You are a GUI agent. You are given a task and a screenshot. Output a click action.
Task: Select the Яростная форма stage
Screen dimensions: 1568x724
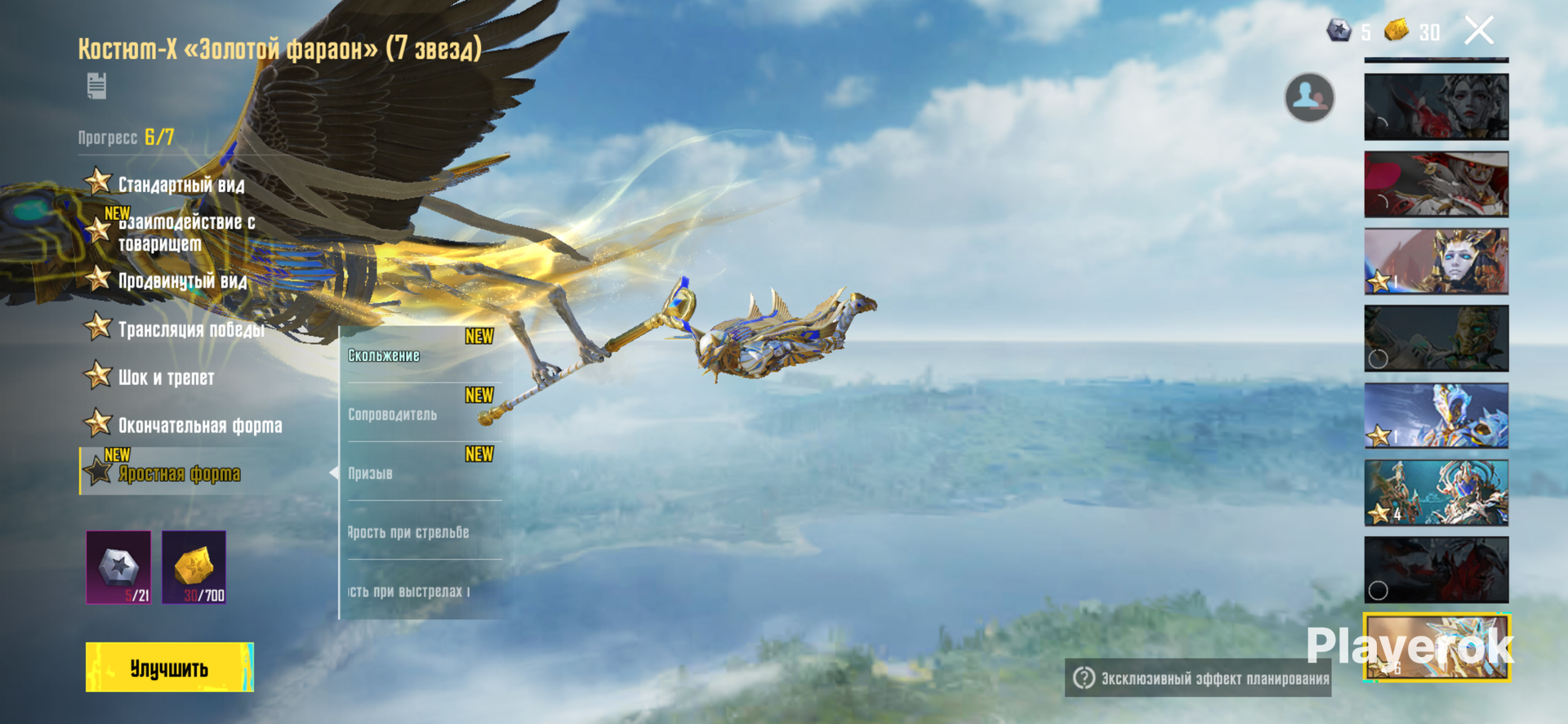(179, 473)
